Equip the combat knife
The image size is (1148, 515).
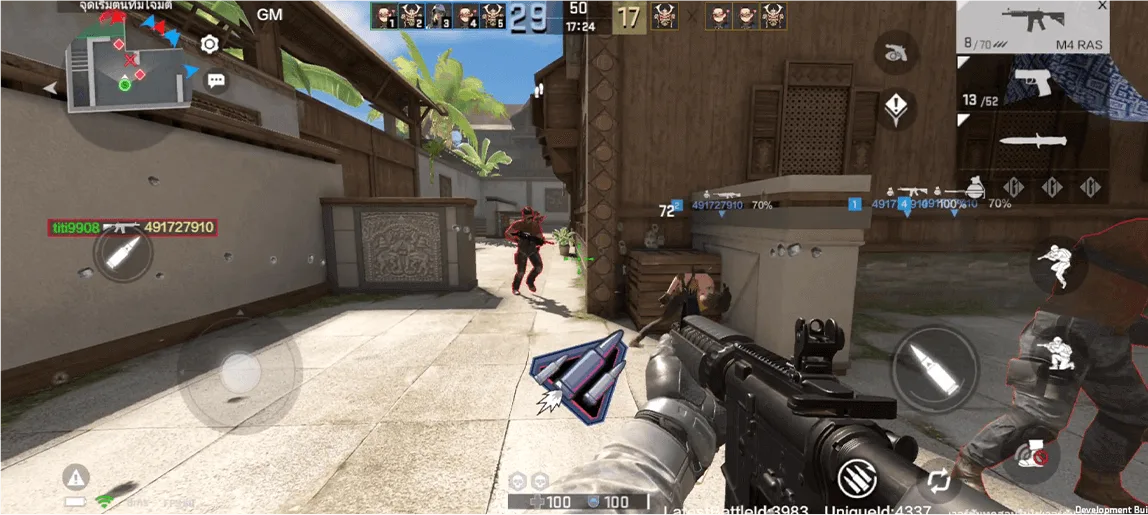click(x=1032, y=140)
